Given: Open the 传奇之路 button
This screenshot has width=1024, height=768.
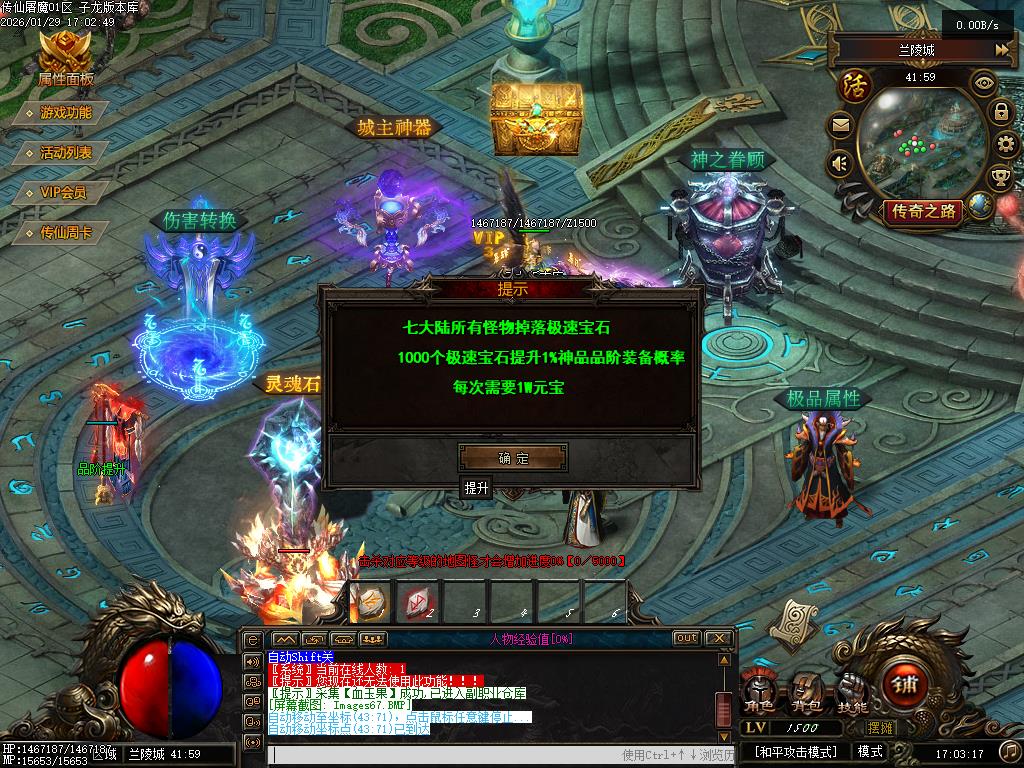Looking at the screenshot, I should tap(921, 210).
